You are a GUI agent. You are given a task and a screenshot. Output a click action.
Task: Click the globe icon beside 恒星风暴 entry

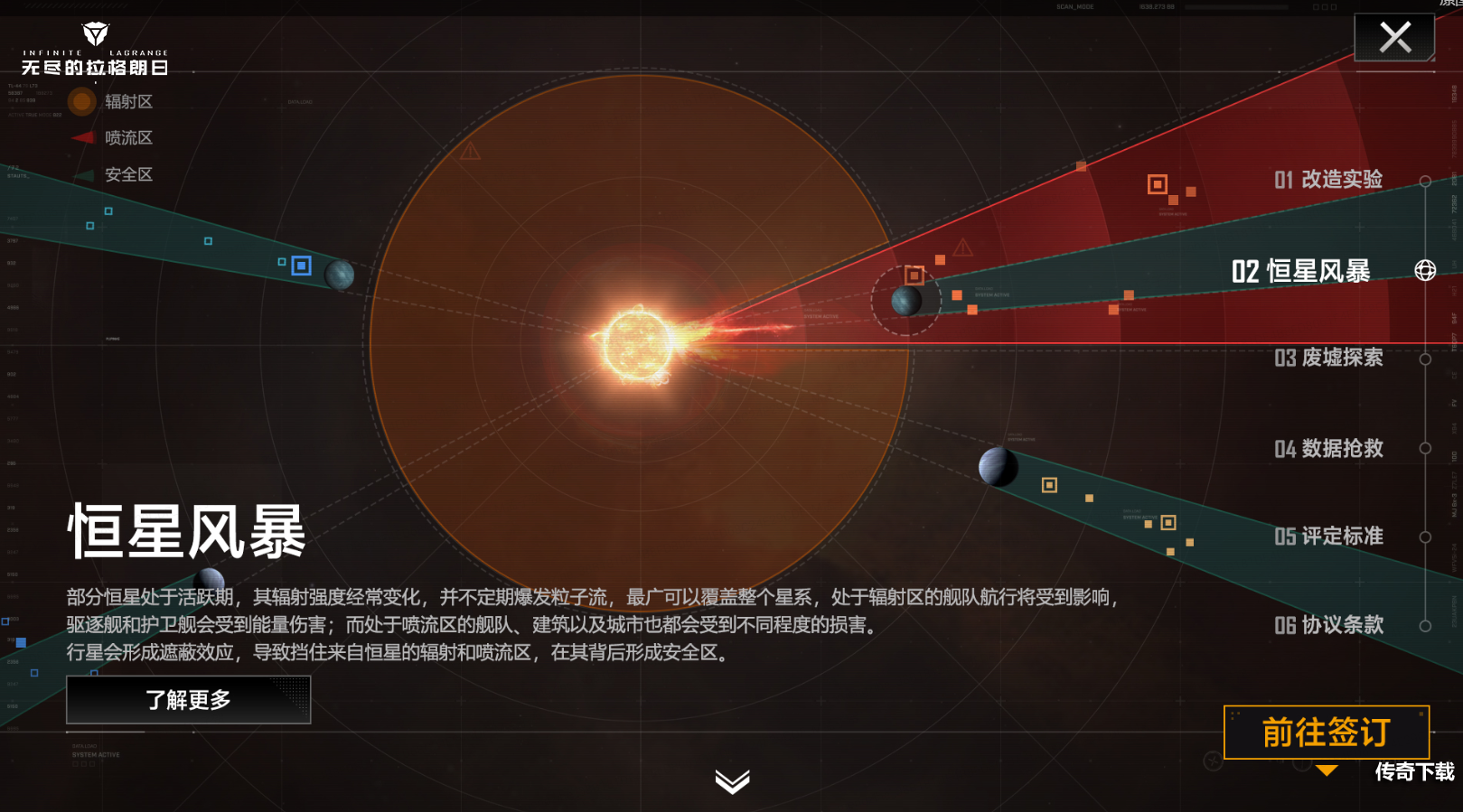1426,270
